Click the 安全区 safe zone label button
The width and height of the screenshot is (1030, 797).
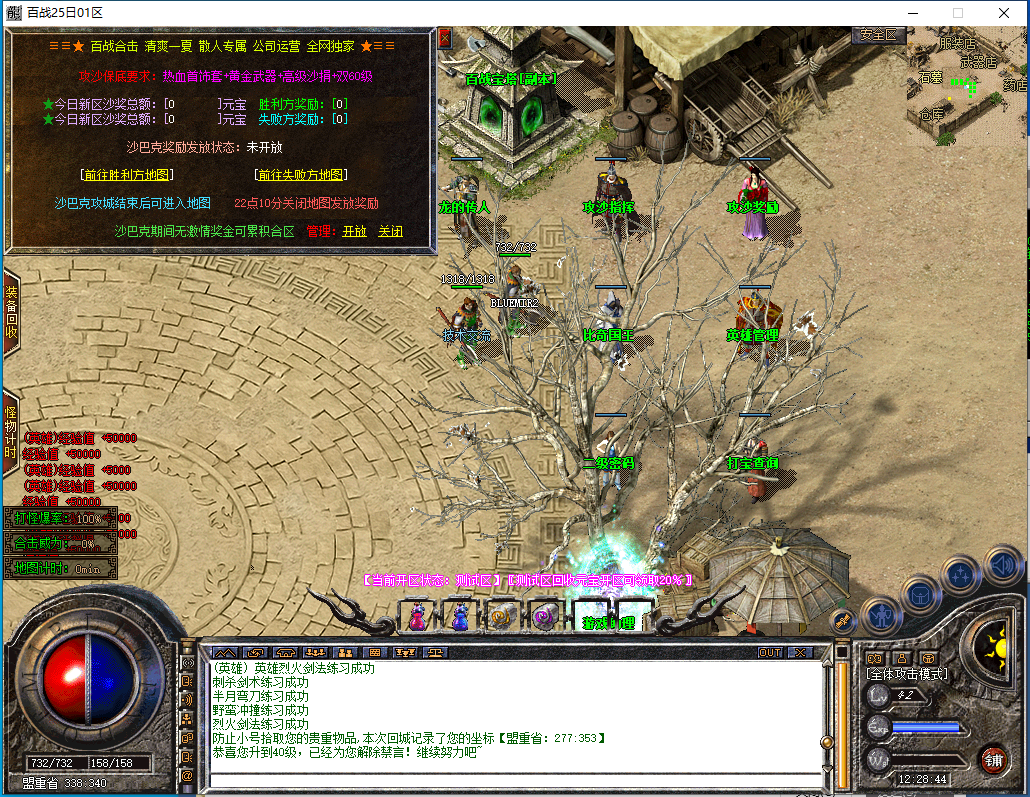click(x=880, y=35)
